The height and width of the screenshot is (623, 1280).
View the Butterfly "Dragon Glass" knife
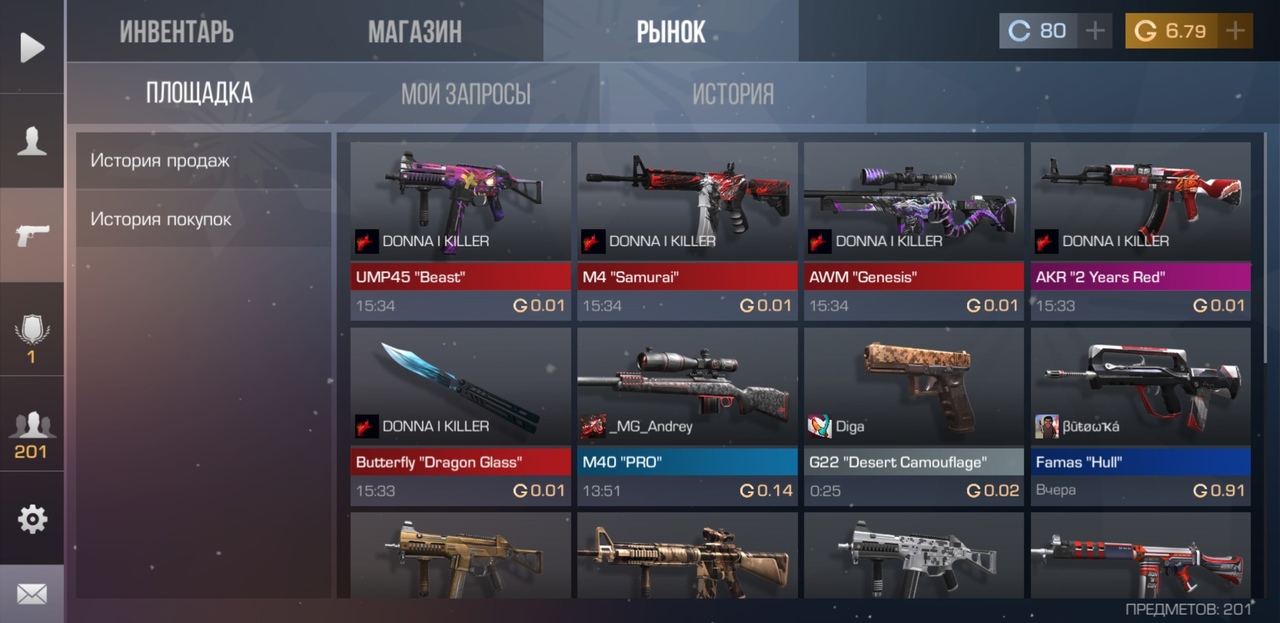pos(460,415)
